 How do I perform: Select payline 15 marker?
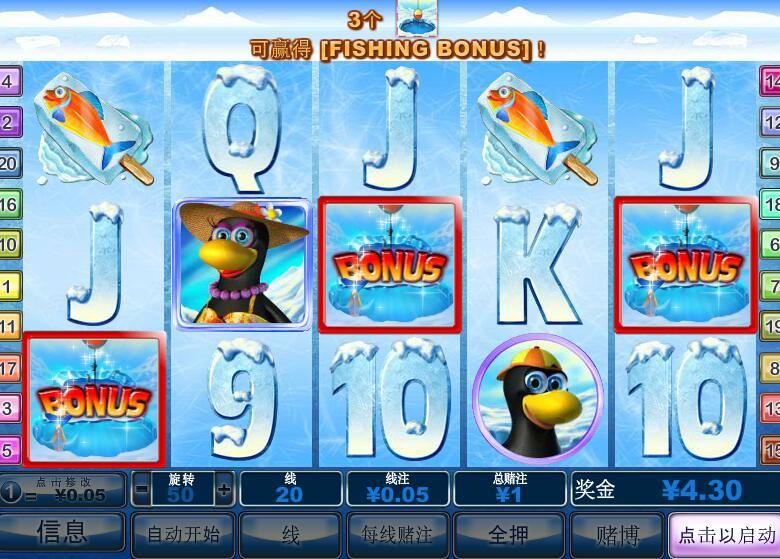[771, 449]
